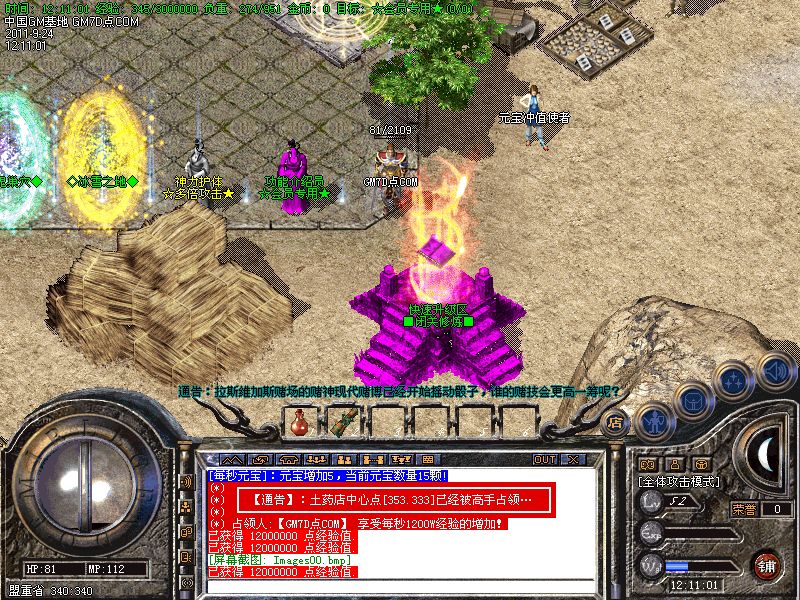Open the skills sparkle round button
The image size is (800, 600).
click(734, 382)
